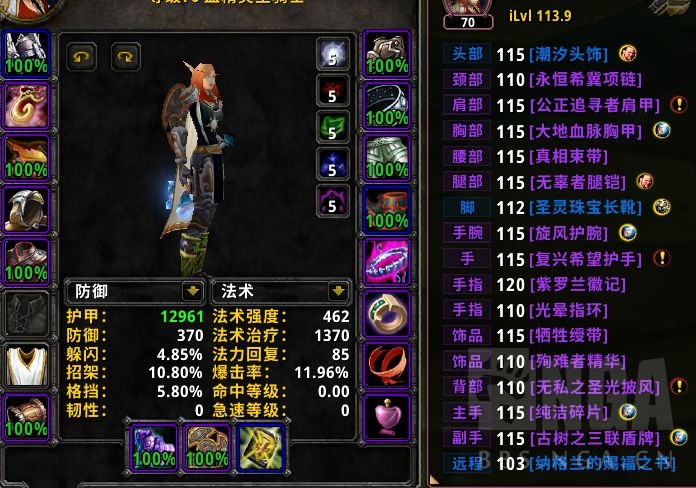Click the off-hand shield slot
The height and width of the screenshot is (488, 696).
click(205, 447)
